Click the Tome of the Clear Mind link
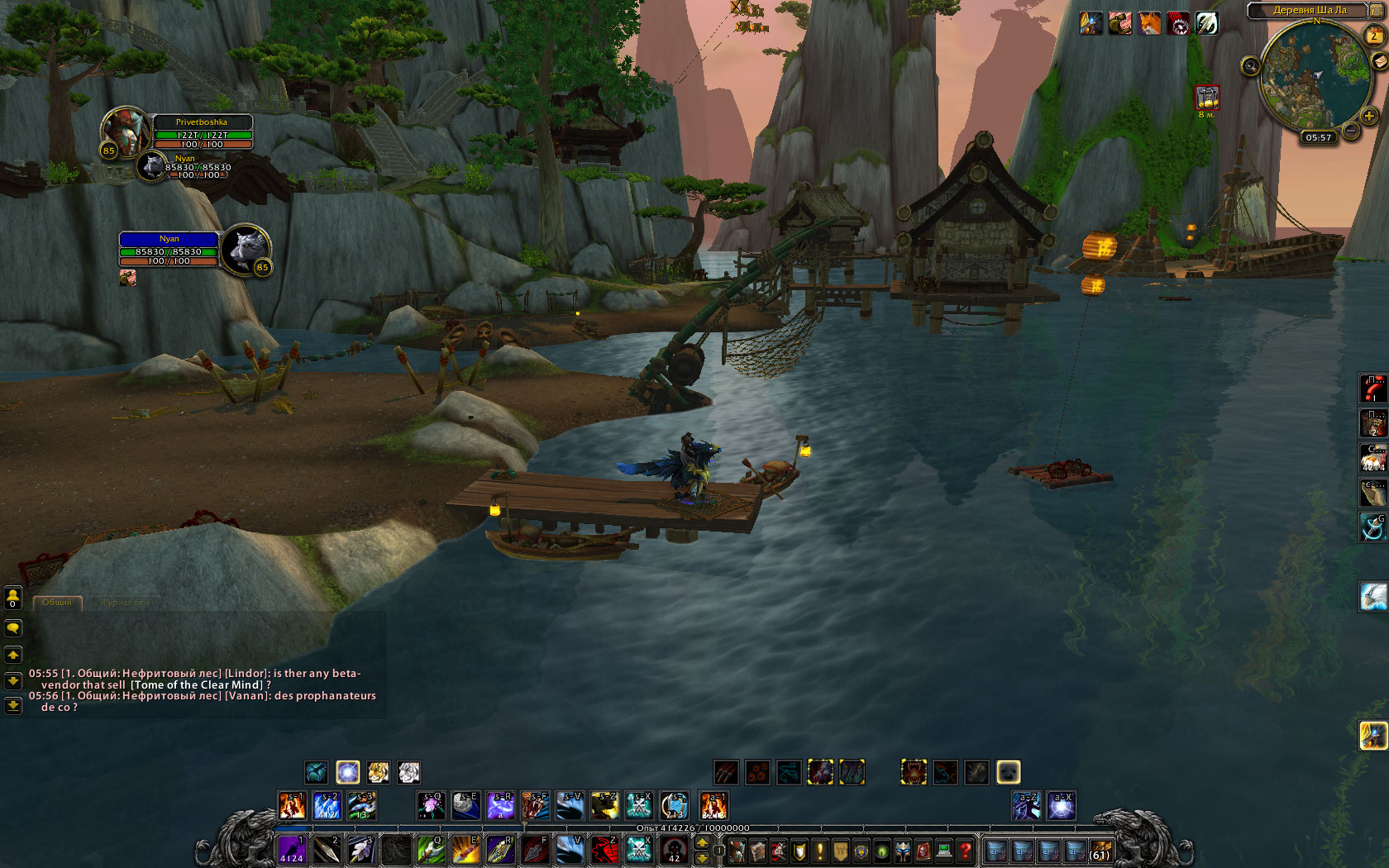Screen dimensions: 1389x868 coord(198,684)
